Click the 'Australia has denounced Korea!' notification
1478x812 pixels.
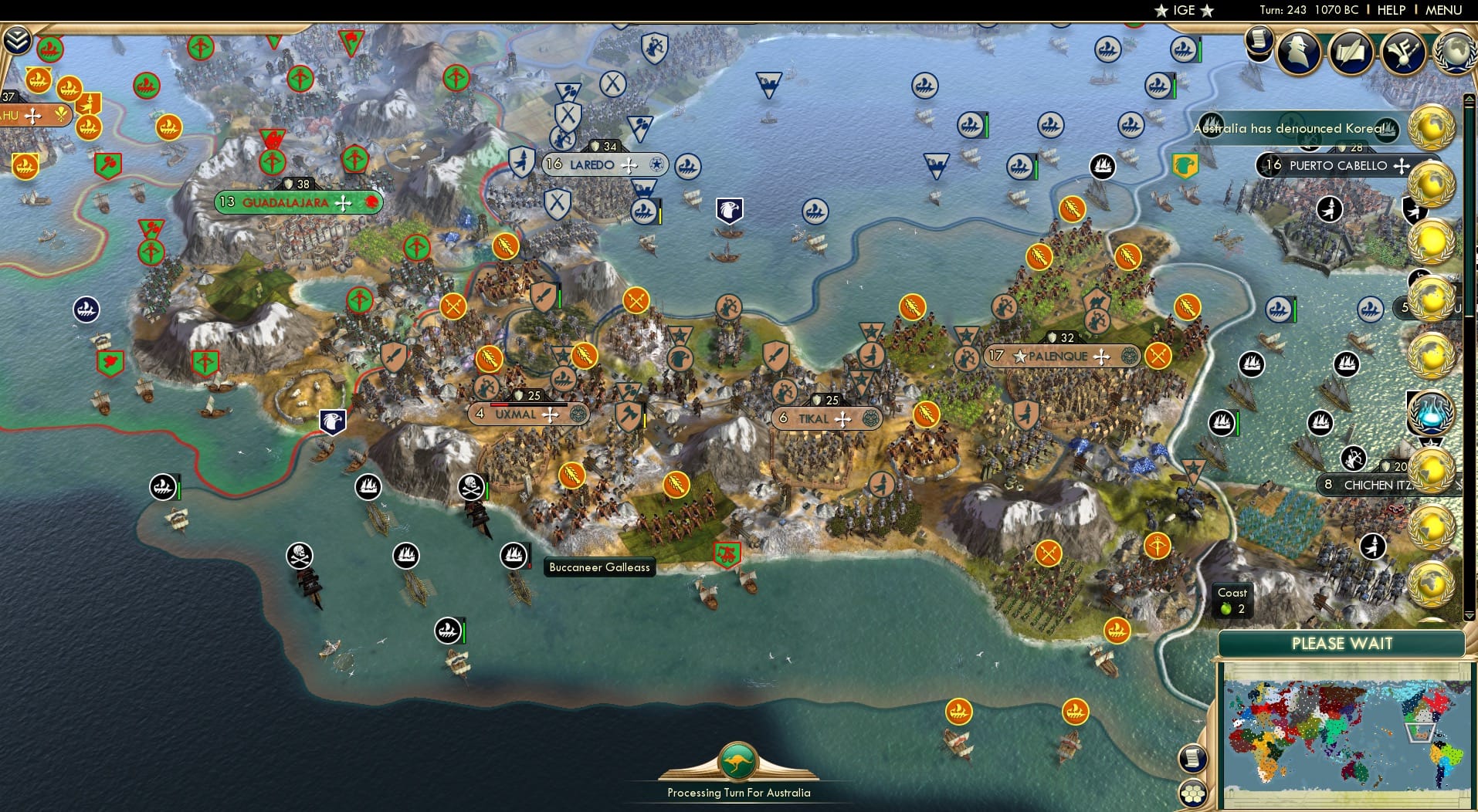(x=1290, y=130)
